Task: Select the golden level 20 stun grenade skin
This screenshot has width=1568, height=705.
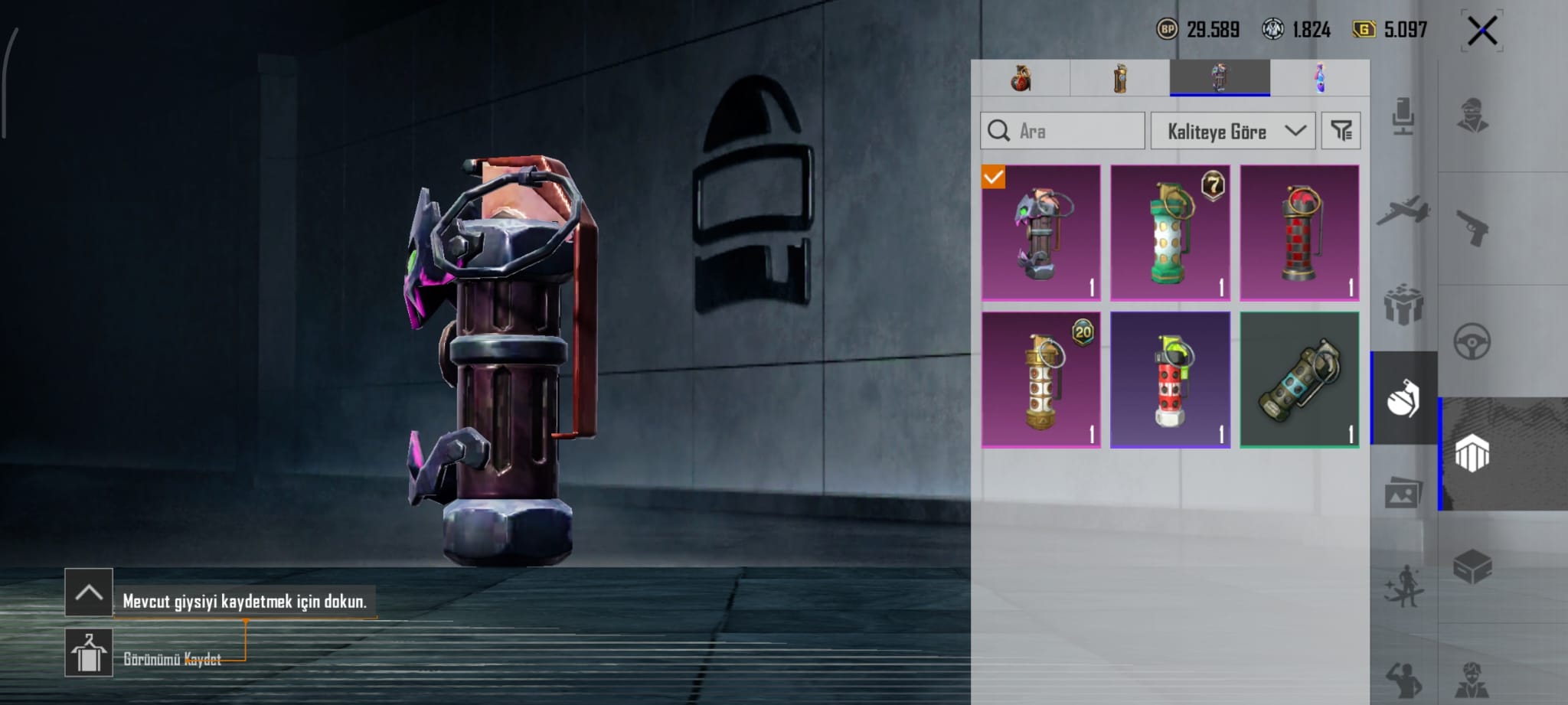Action: tap(1041, 380)
